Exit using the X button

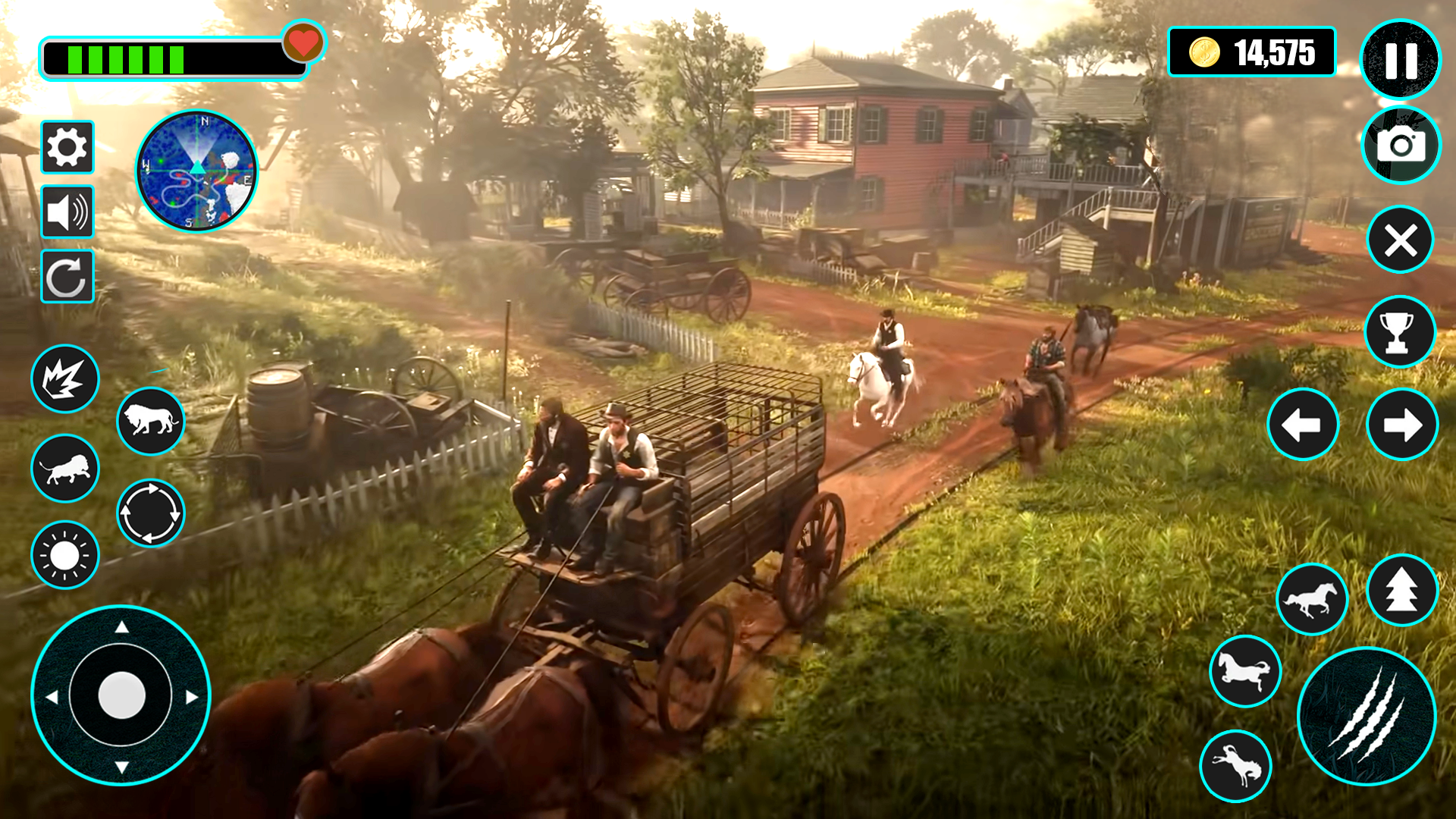pos(1400,240)
